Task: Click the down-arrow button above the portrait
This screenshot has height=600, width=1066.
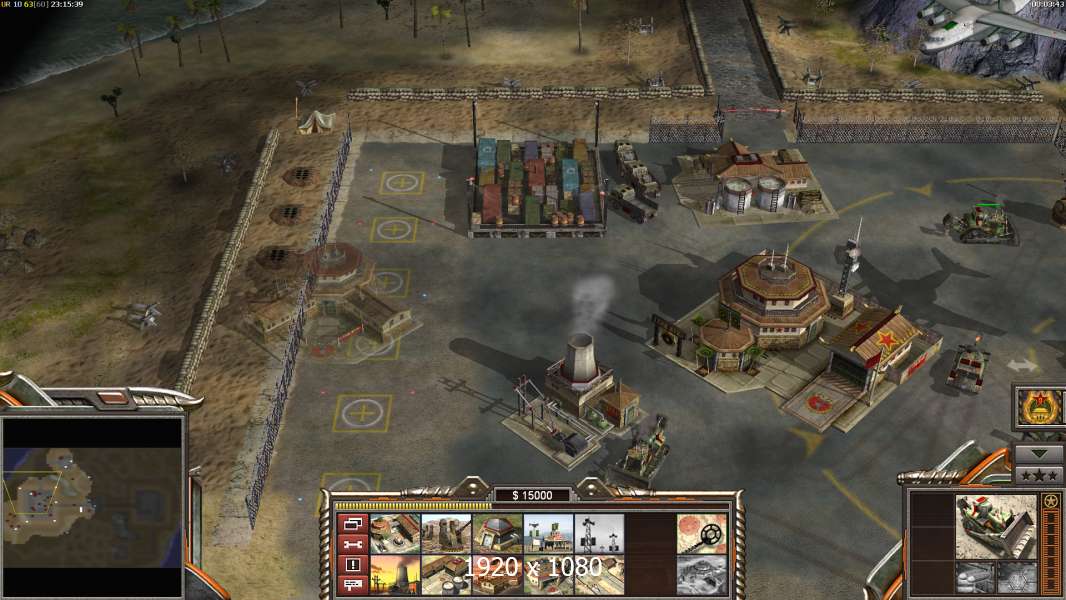Action: [1039, 454]
